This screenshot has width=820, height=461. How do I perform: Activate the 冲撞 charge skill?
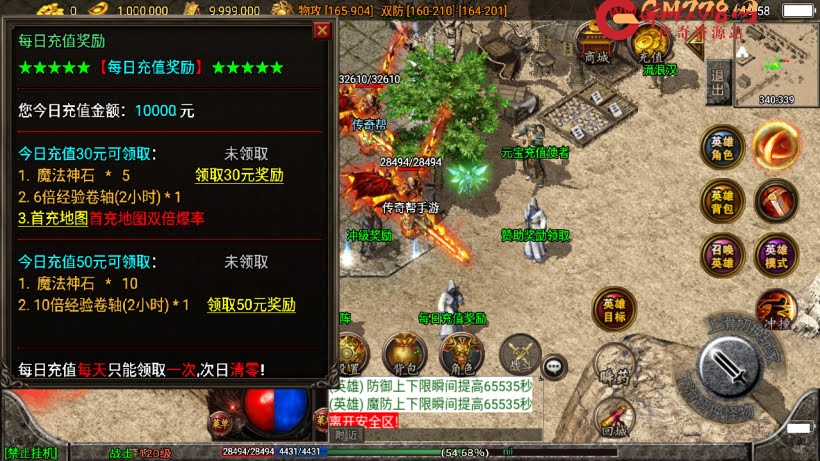coord(775,308)
